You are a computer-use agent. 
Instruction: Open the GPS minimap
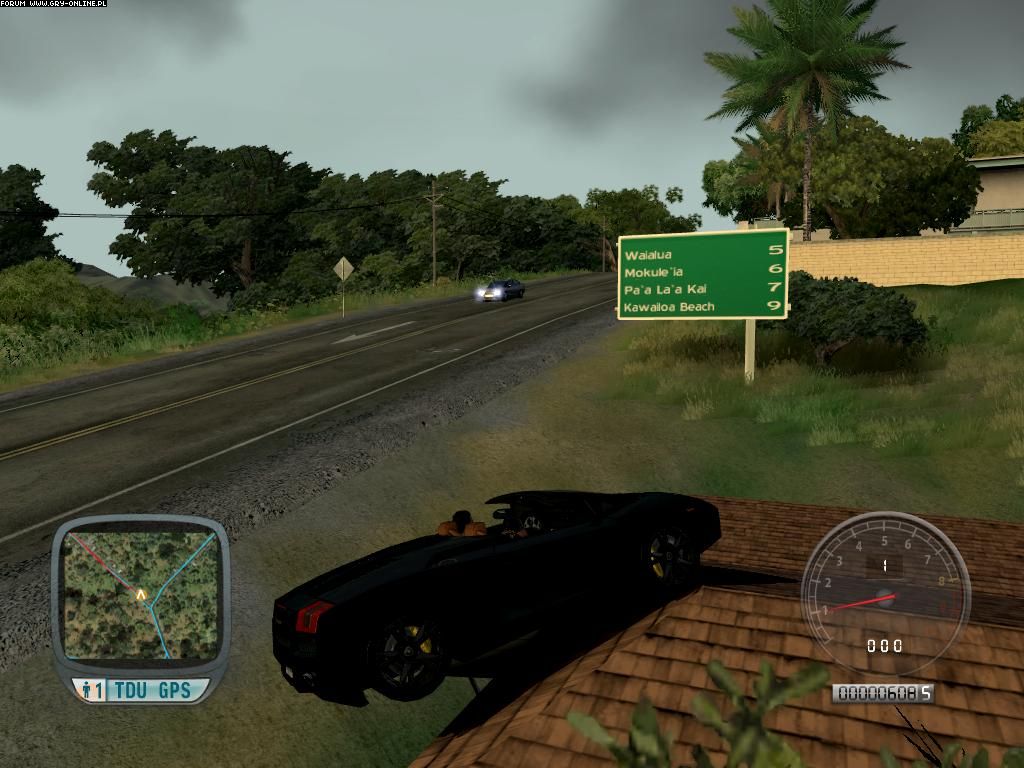139,594
